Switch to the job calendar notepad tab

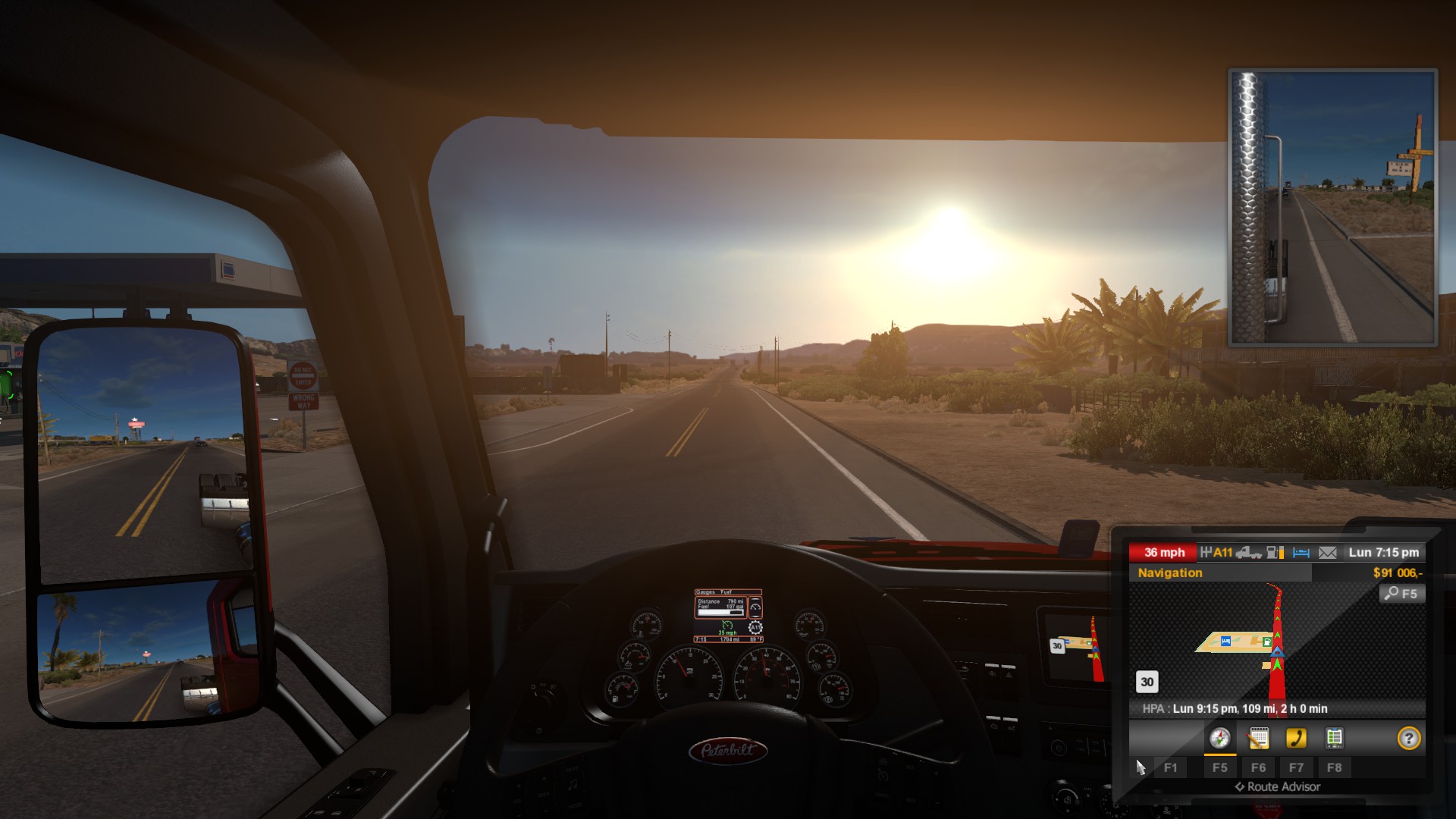[1258, 738]
